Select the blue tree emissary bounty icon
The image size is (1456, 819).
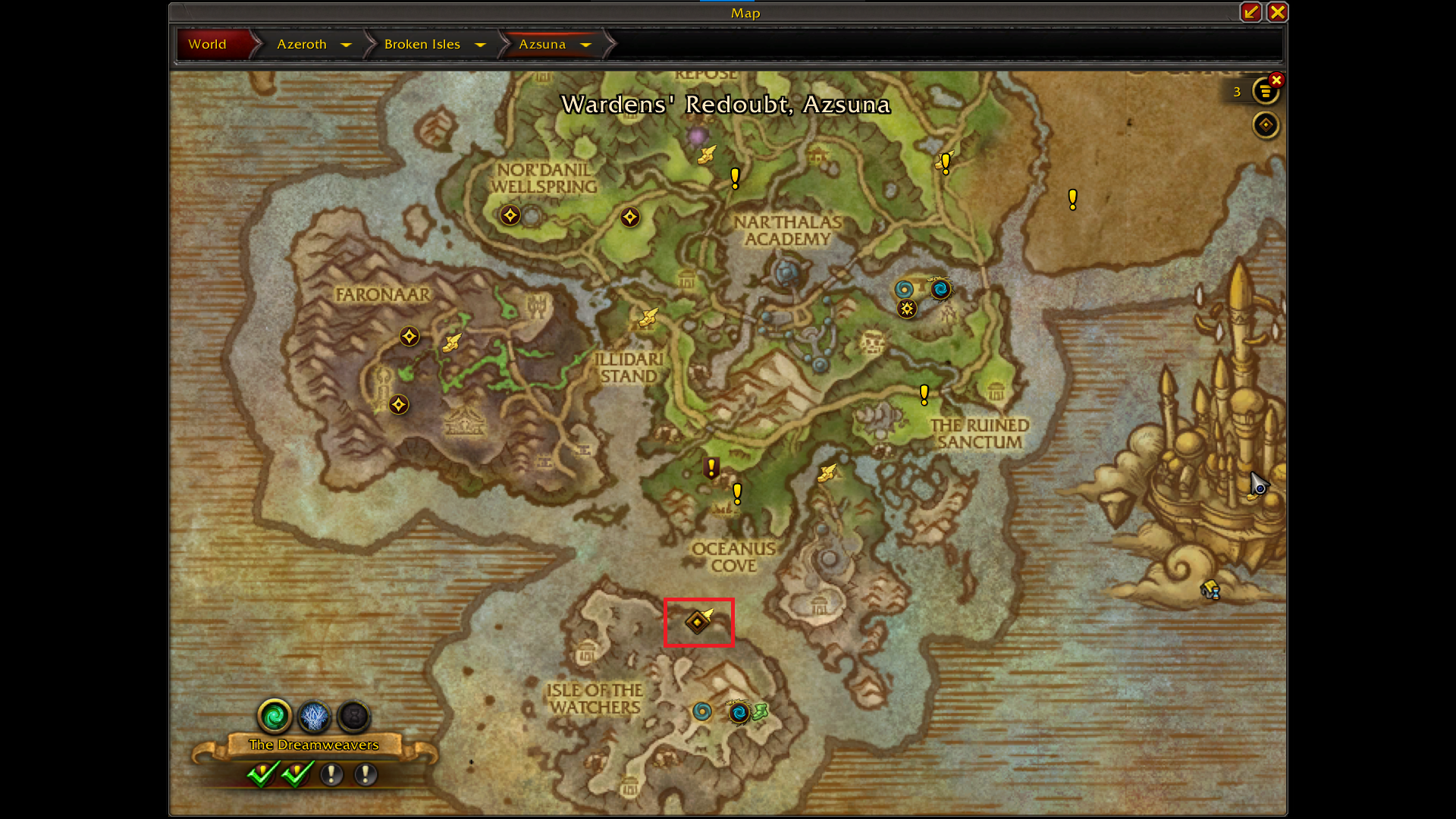click(x=314, y=716)
